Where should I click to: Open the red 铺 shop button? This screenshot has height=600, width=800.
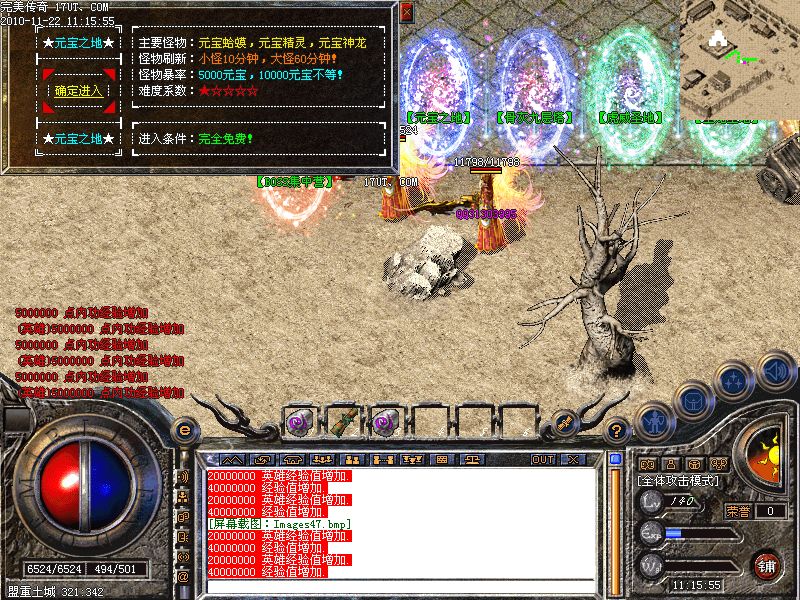coord(768,565)
